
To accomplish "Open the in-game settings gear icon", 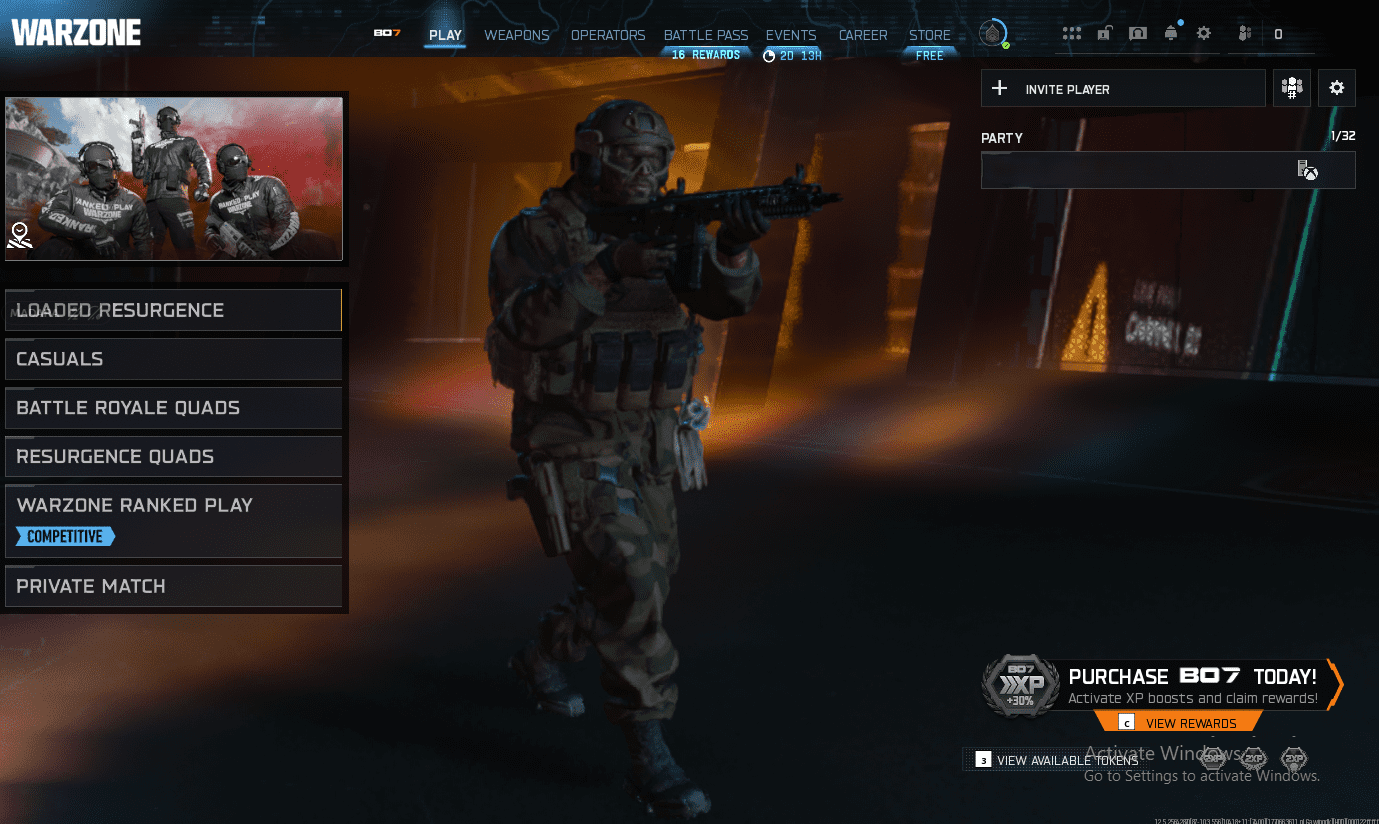I will [x=1204, y=33].
